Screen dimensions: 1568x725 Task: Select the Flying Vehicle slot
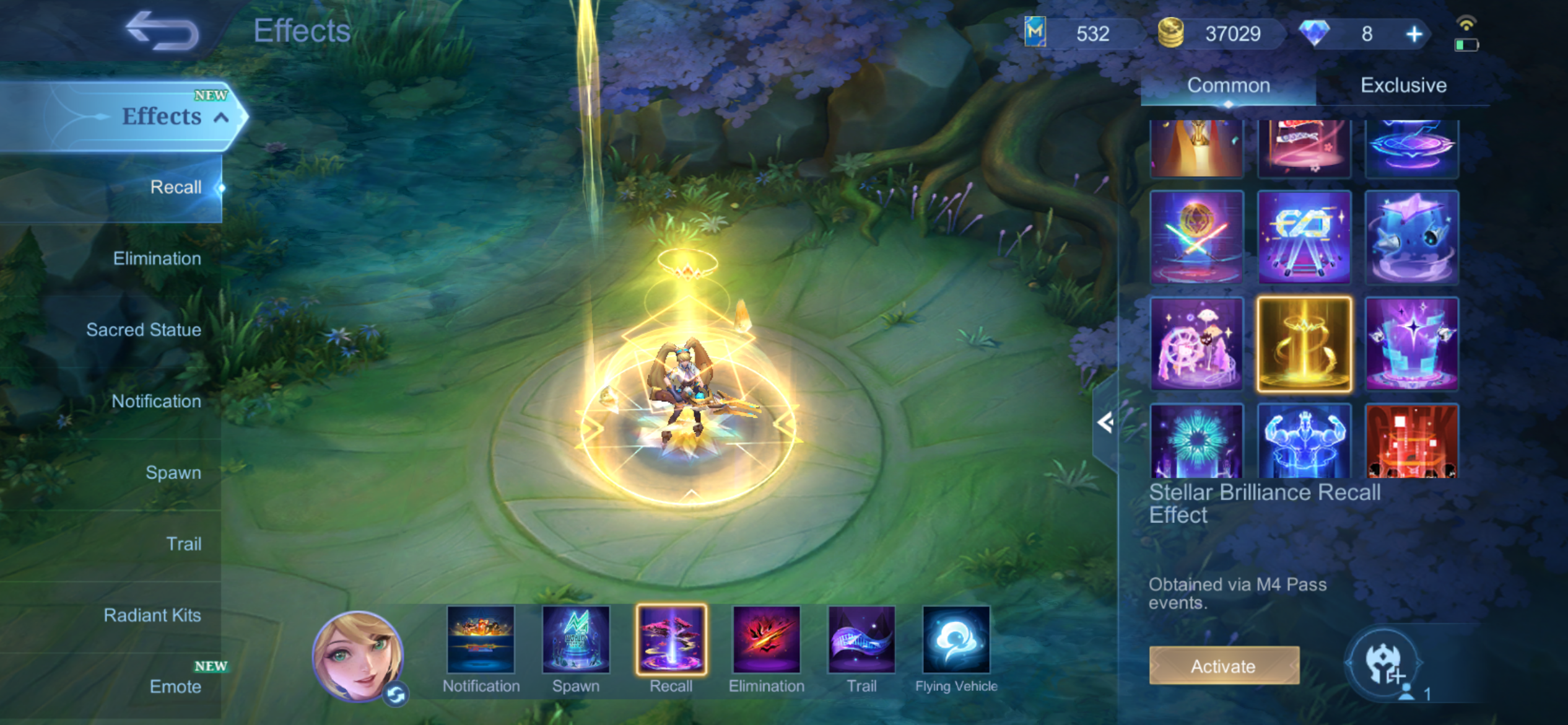956,640
